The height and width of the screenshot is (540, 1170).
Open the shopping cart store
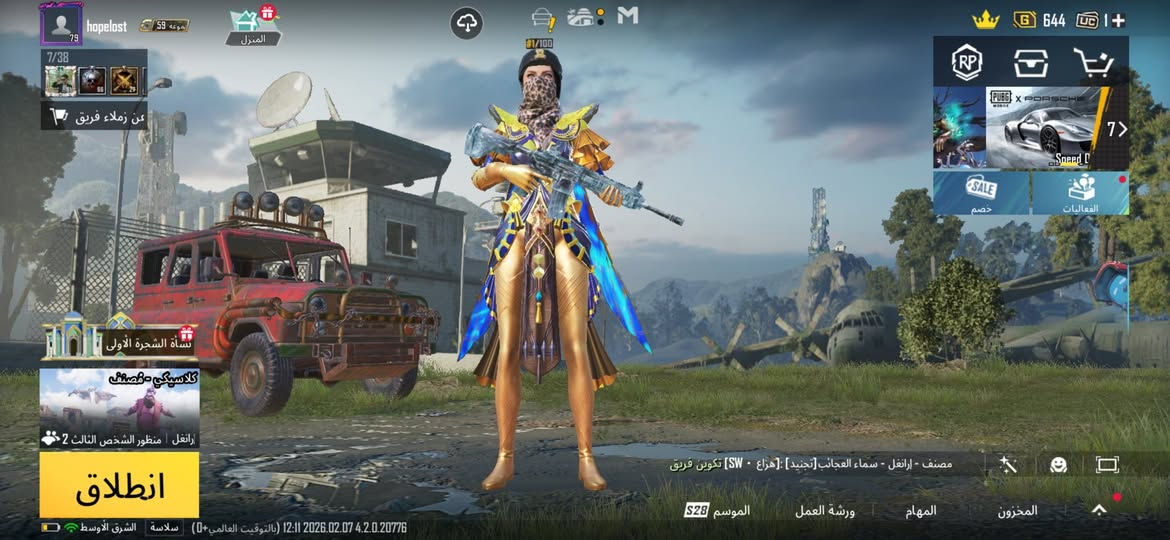click(x=1093, y=62)
